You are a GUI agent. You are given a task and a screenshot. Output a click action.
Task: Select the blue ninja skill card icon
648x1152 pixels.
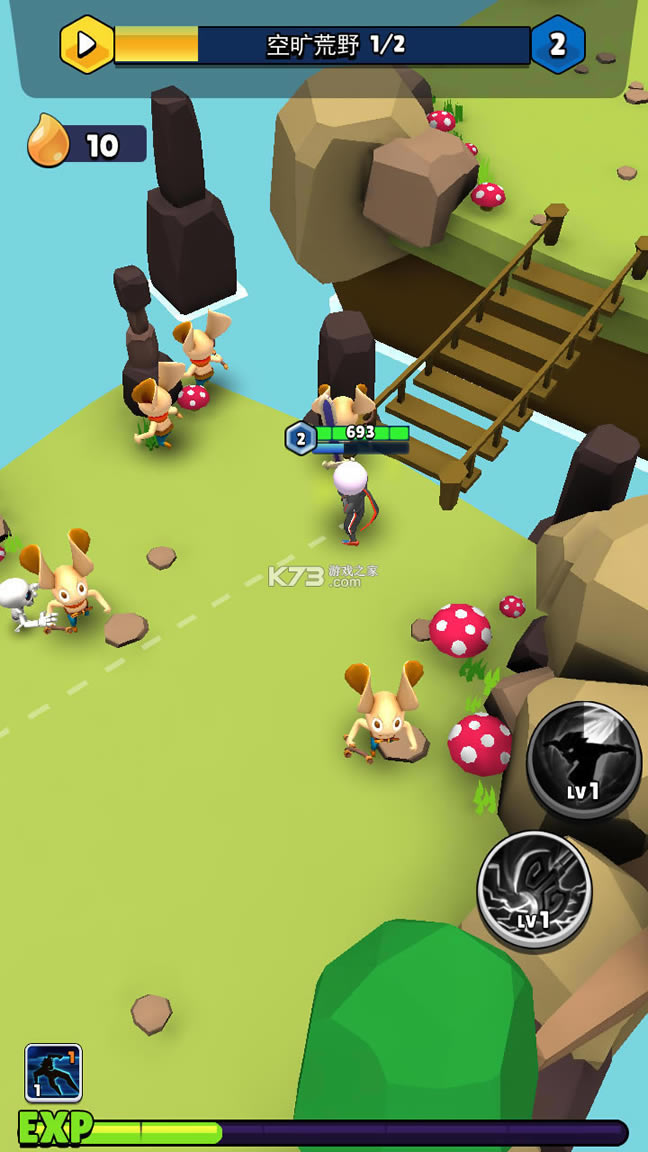(x=54, y=1073)
